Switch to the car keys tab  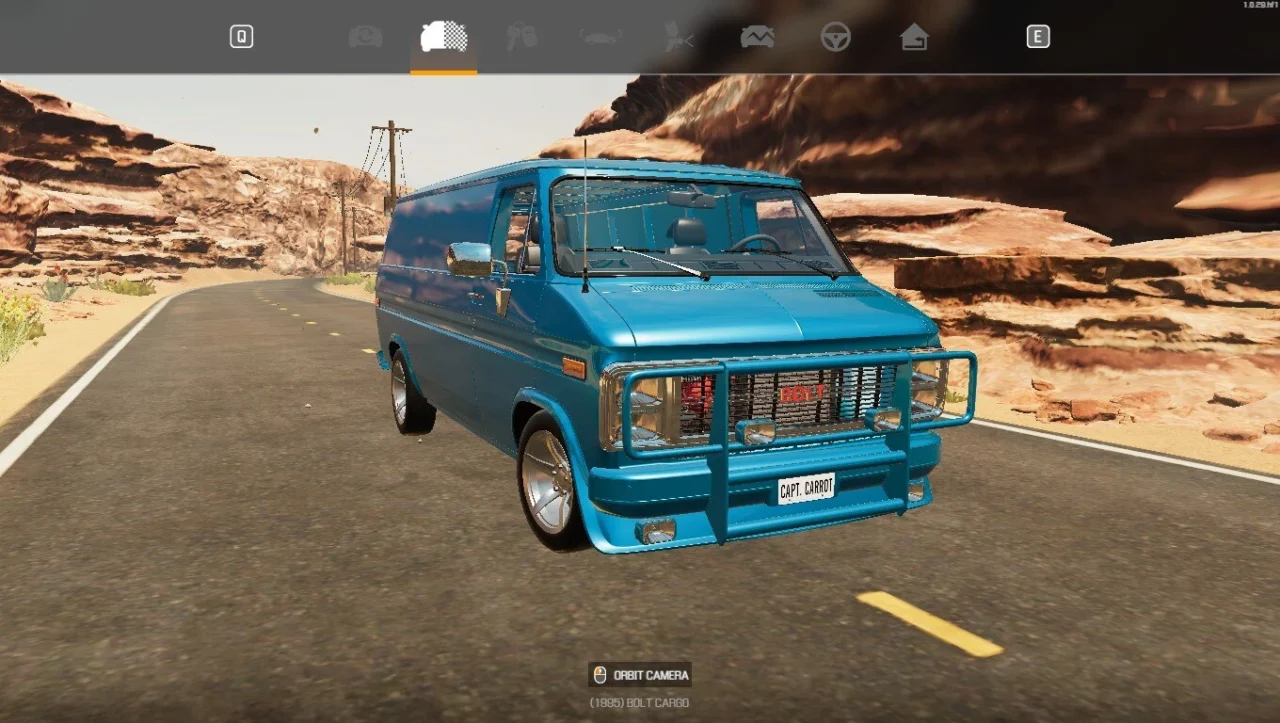pyautogui.click(x=521, y=37)
